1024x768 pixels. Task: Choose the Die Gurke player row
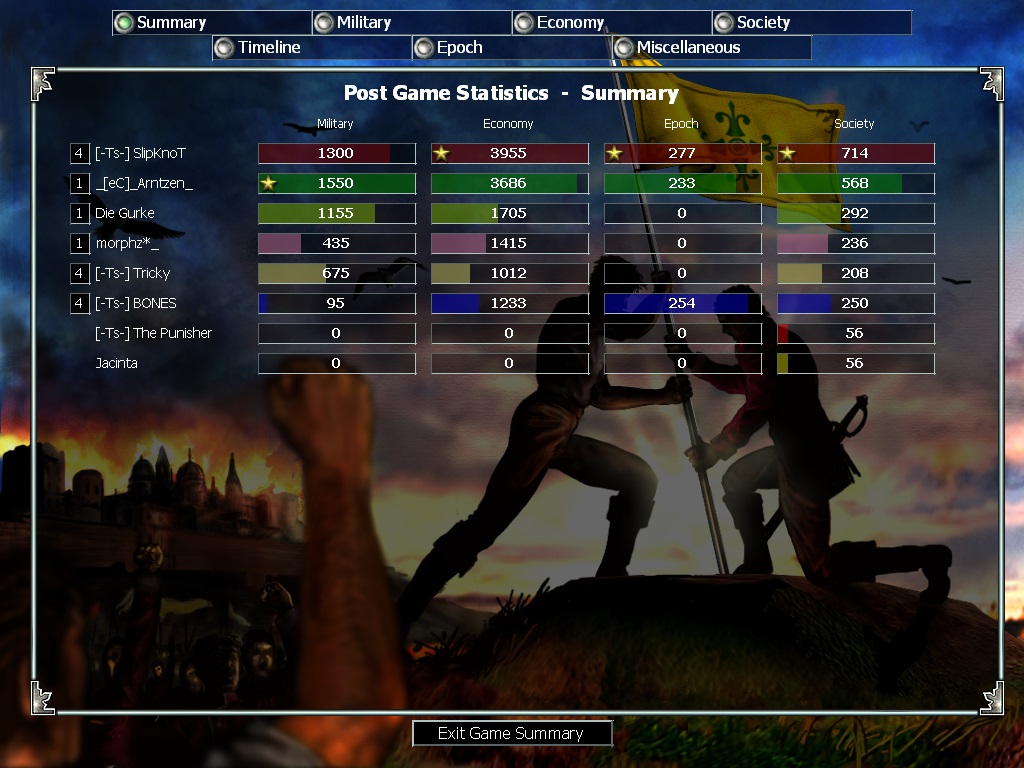(125, 214)
